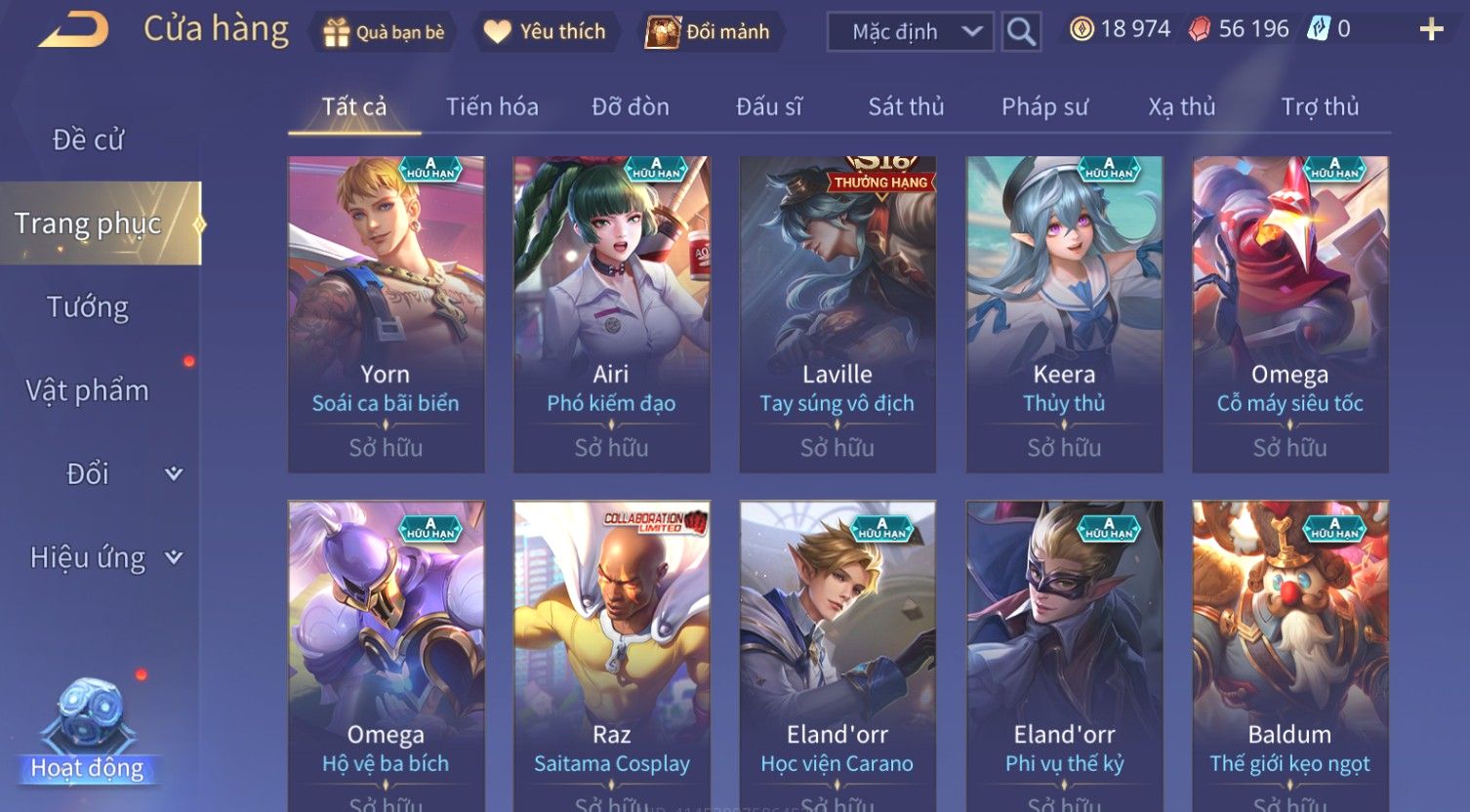1470x812 pixels.
Task: Switch to the Tiến hóa tab
Action: coord(492,106)
